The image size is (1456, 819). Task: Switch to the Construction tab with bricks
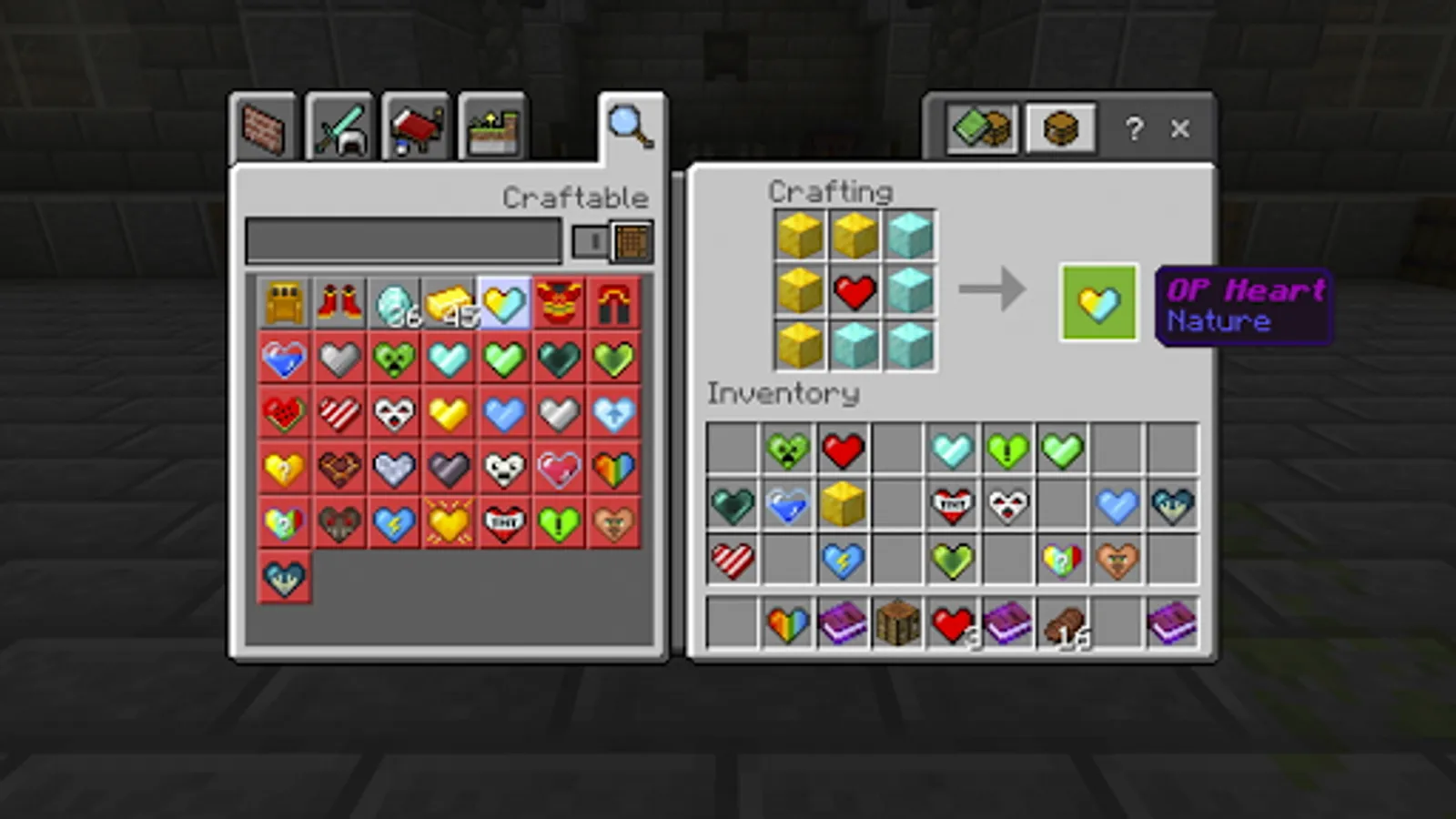point(264,127)
